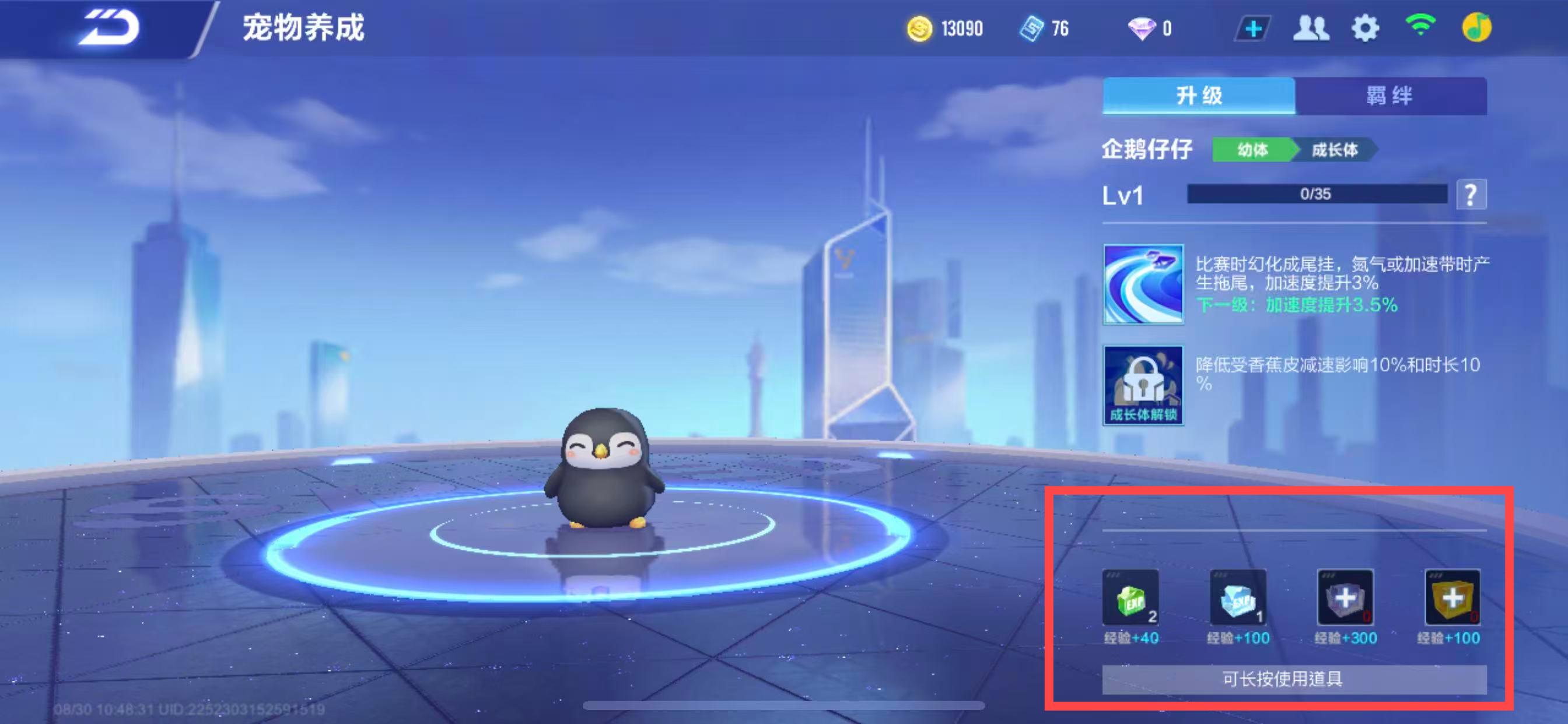Add the purple +300 experience box
The image size is (1568, 724).
coord(1345,598)
